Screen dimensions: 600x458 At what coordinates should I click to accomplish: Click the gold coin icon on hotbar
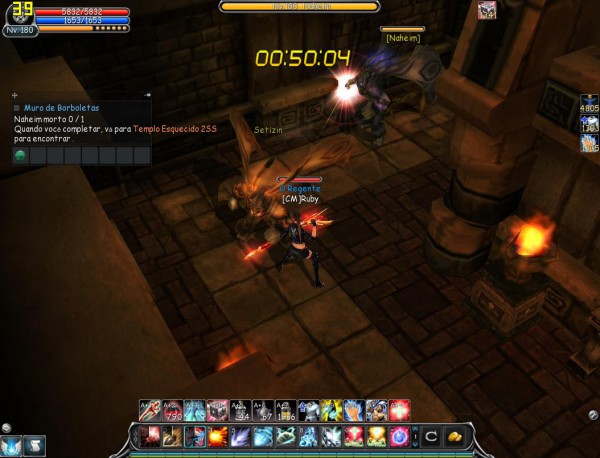455,436
